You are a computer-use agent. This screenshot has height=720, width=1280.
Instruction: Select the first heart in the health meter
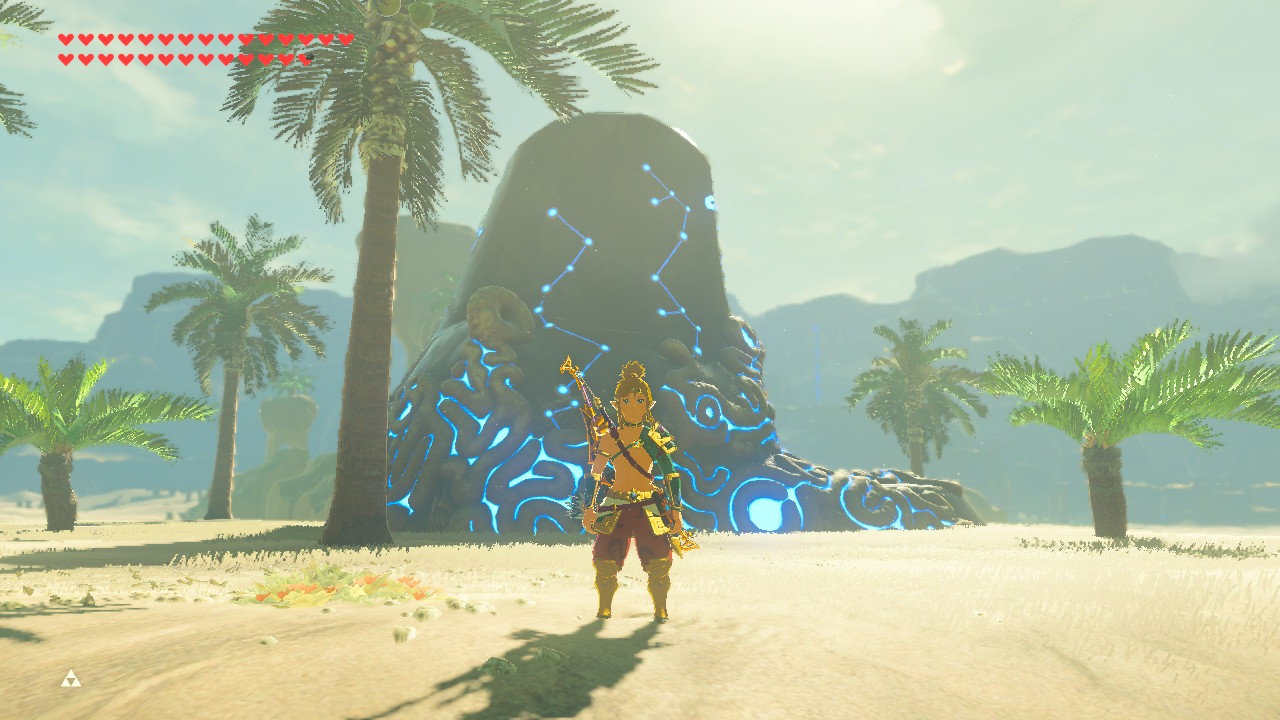click(x=64, y=38)
